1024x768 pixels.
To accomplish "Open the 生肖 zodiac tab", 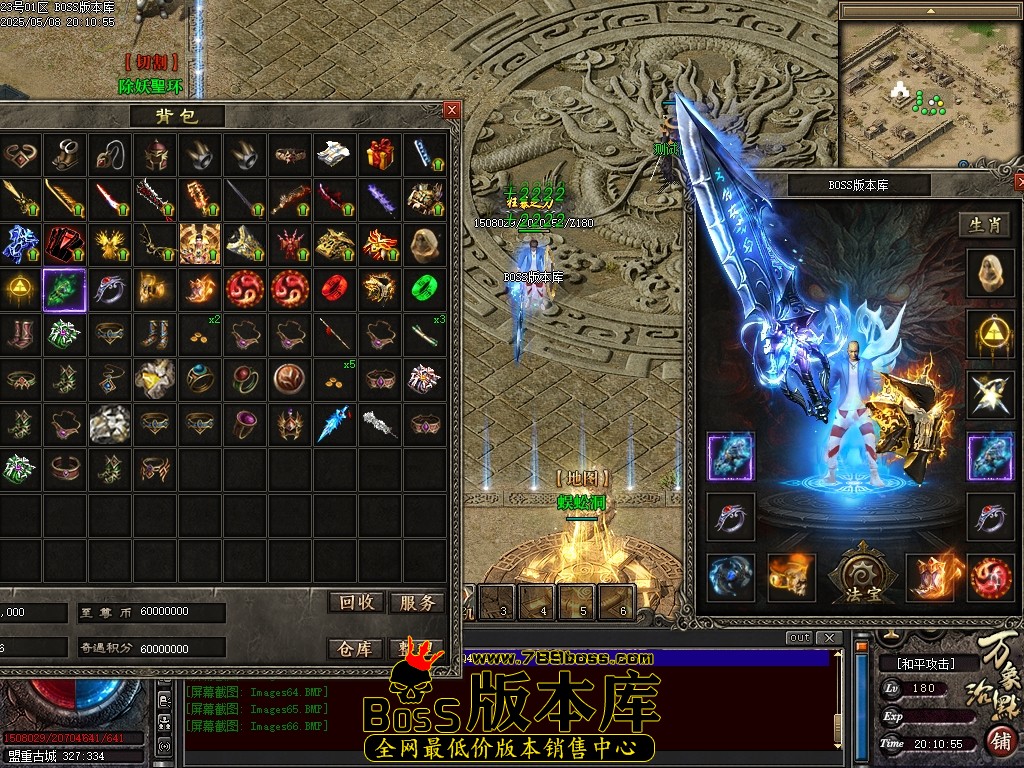I will [x=984, y=225].
